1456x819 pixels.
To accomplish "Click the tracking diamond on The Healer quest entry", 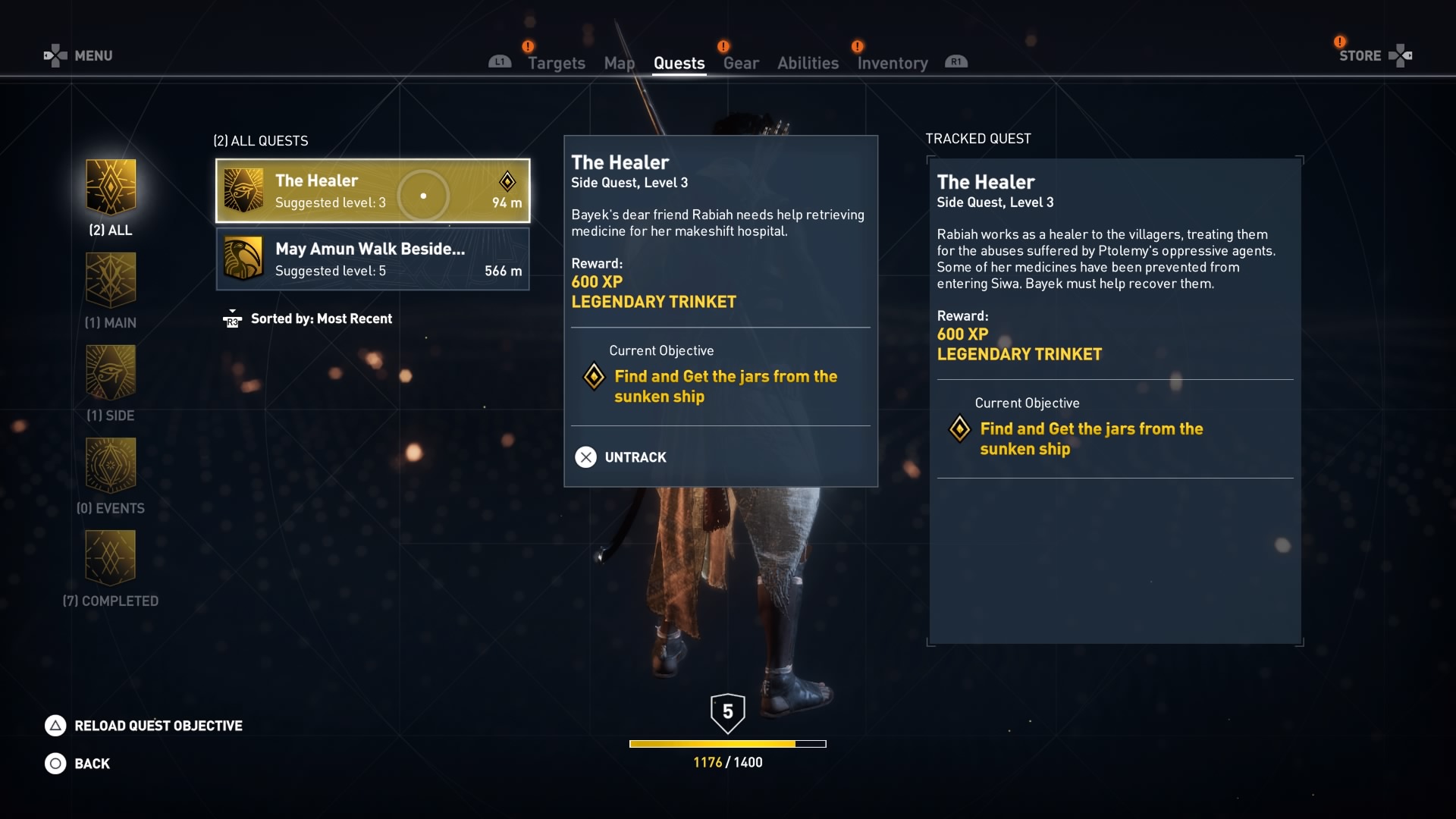I will tap(507, 182).
